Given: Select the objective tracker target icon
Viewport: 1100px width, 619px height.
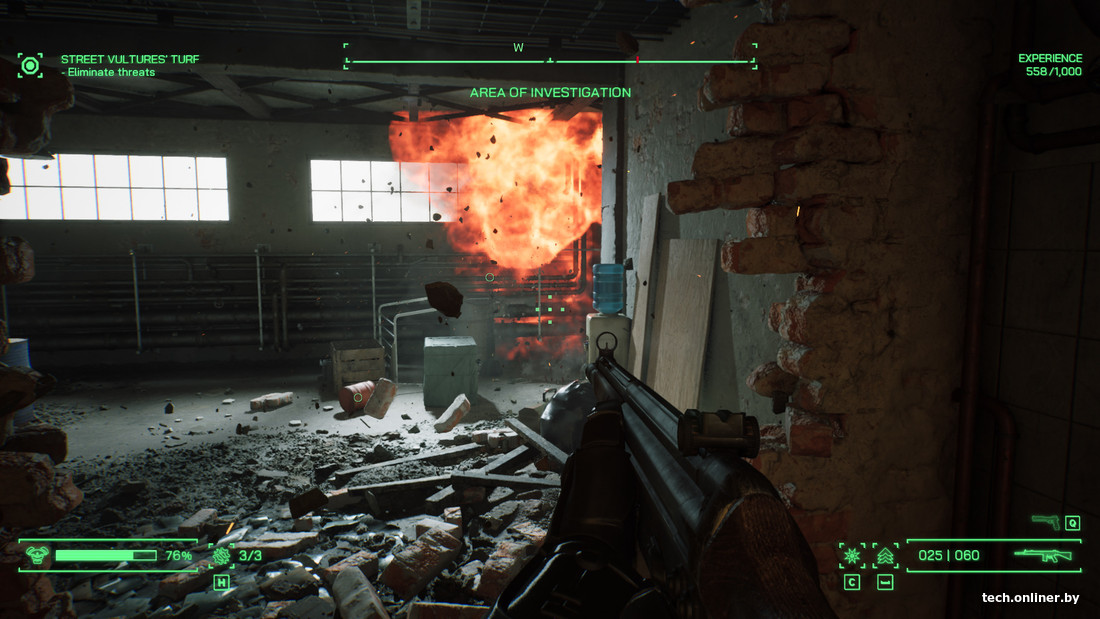Looking at the screenshot, I should click(30, 66).
